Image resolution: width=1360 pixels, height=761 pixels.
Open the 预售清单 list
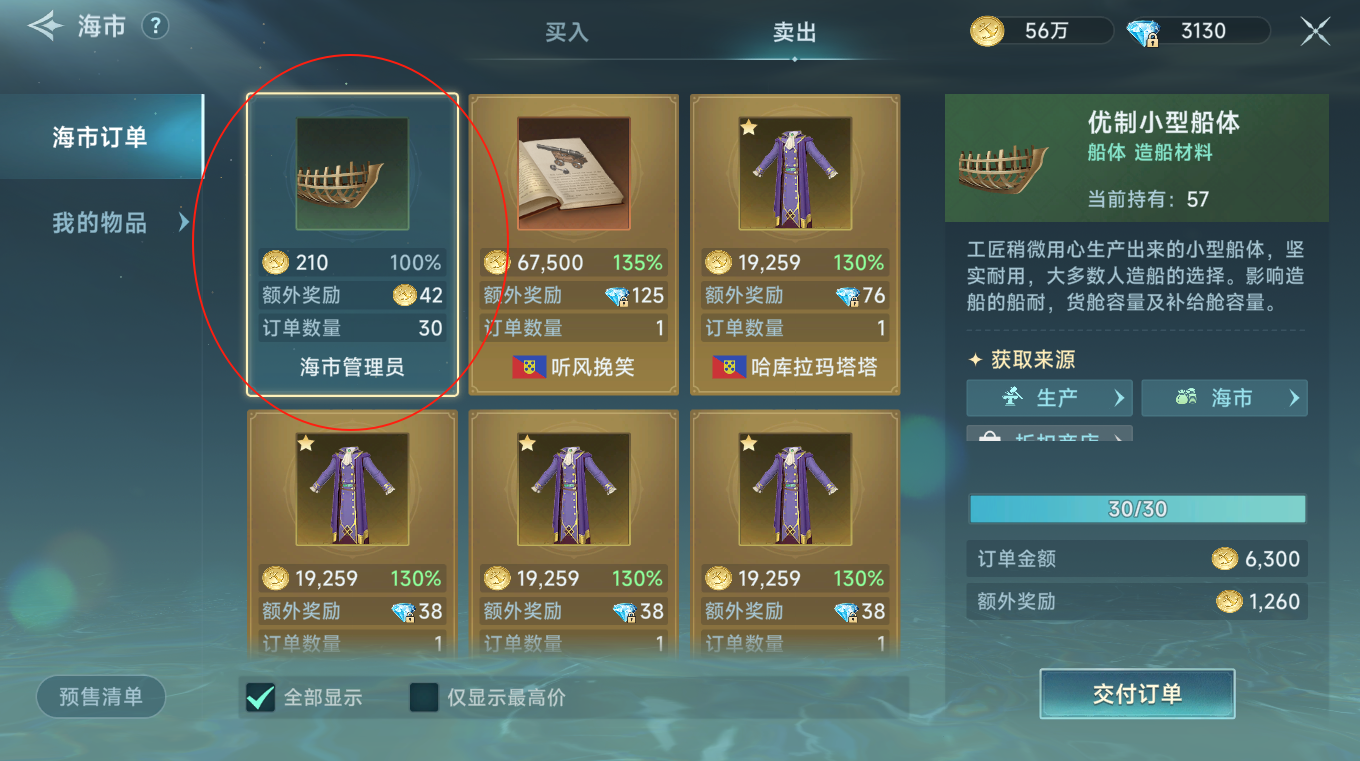click(100, 697)
